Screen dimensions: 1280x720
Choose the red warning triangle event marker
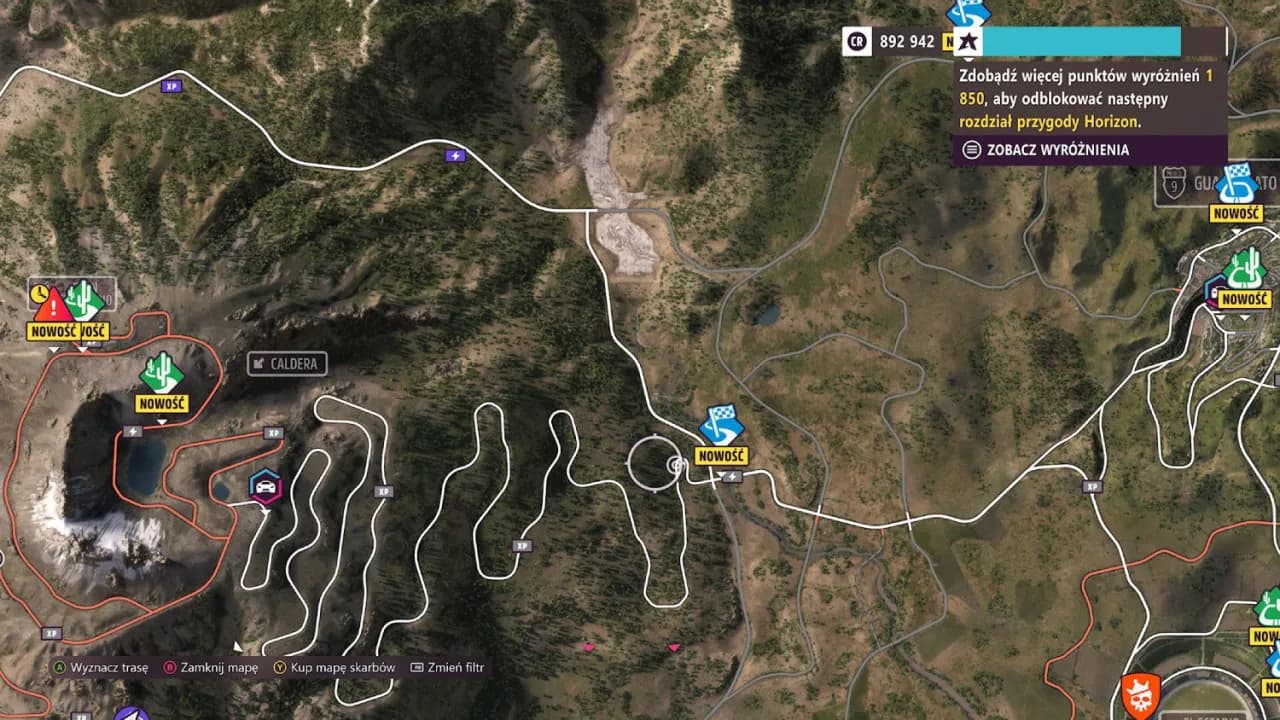(x=54, y=304)
